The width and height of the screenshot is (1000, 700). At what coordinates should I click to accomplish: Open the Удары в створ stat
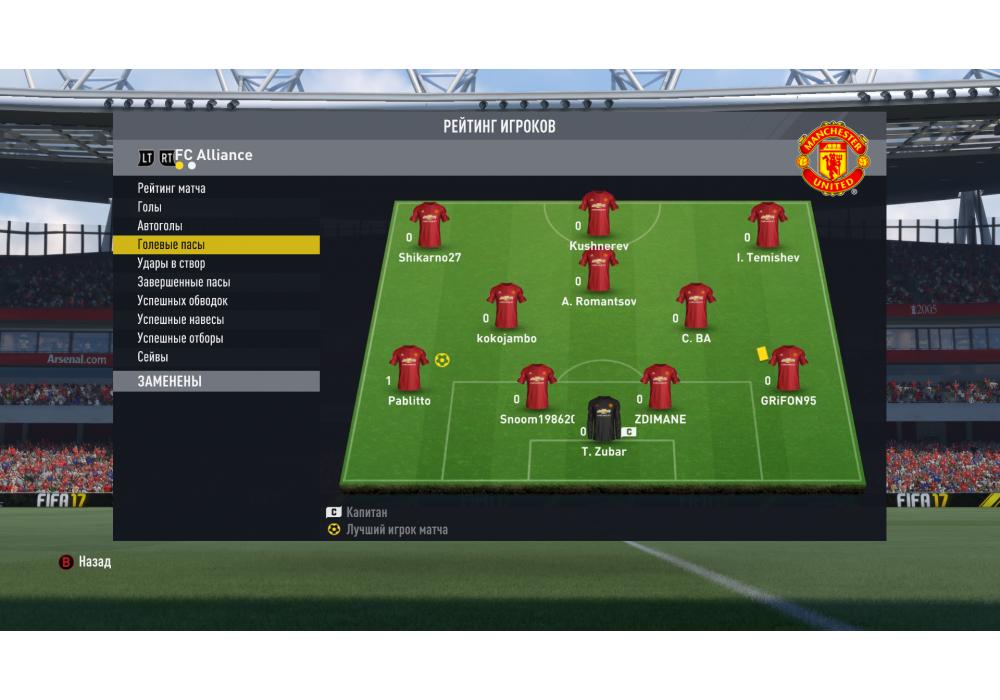tap(171, 264)
